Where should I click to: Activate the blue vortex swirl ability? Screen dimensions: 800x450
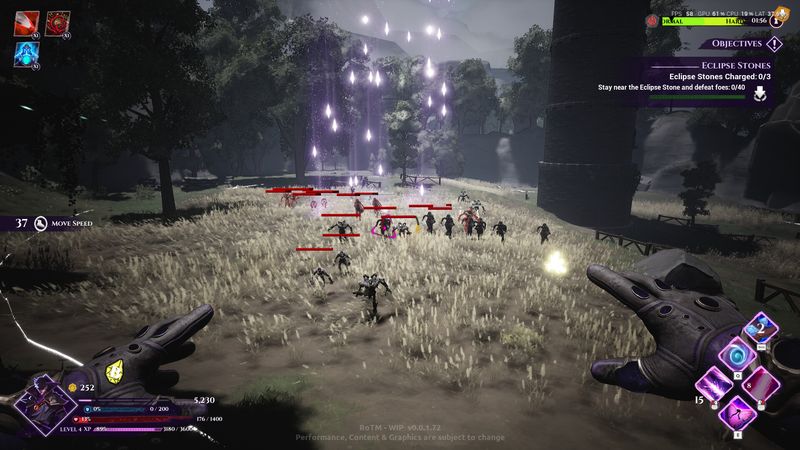click(738, 356)
